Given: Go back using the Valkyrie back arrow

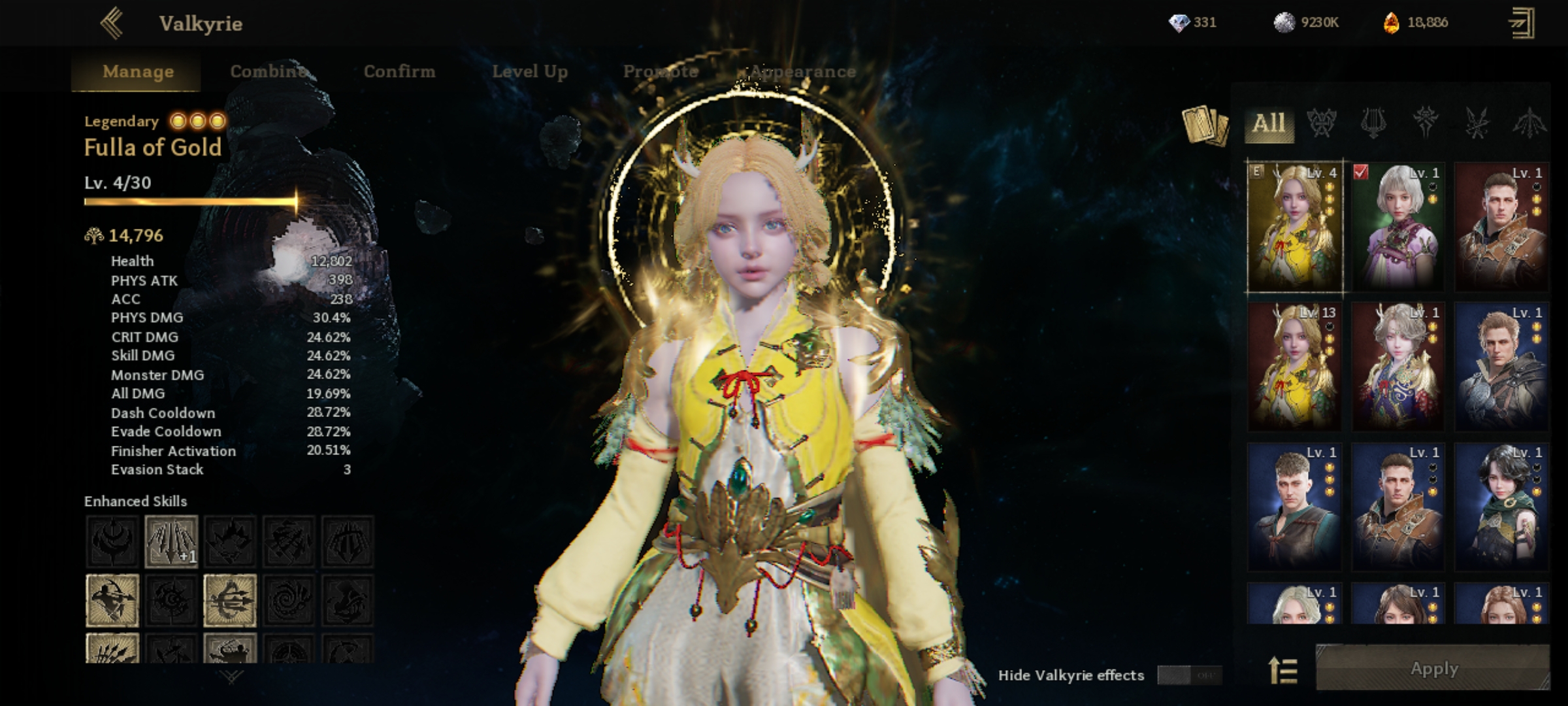Looking at the screenshot, I should coord(112,24).
